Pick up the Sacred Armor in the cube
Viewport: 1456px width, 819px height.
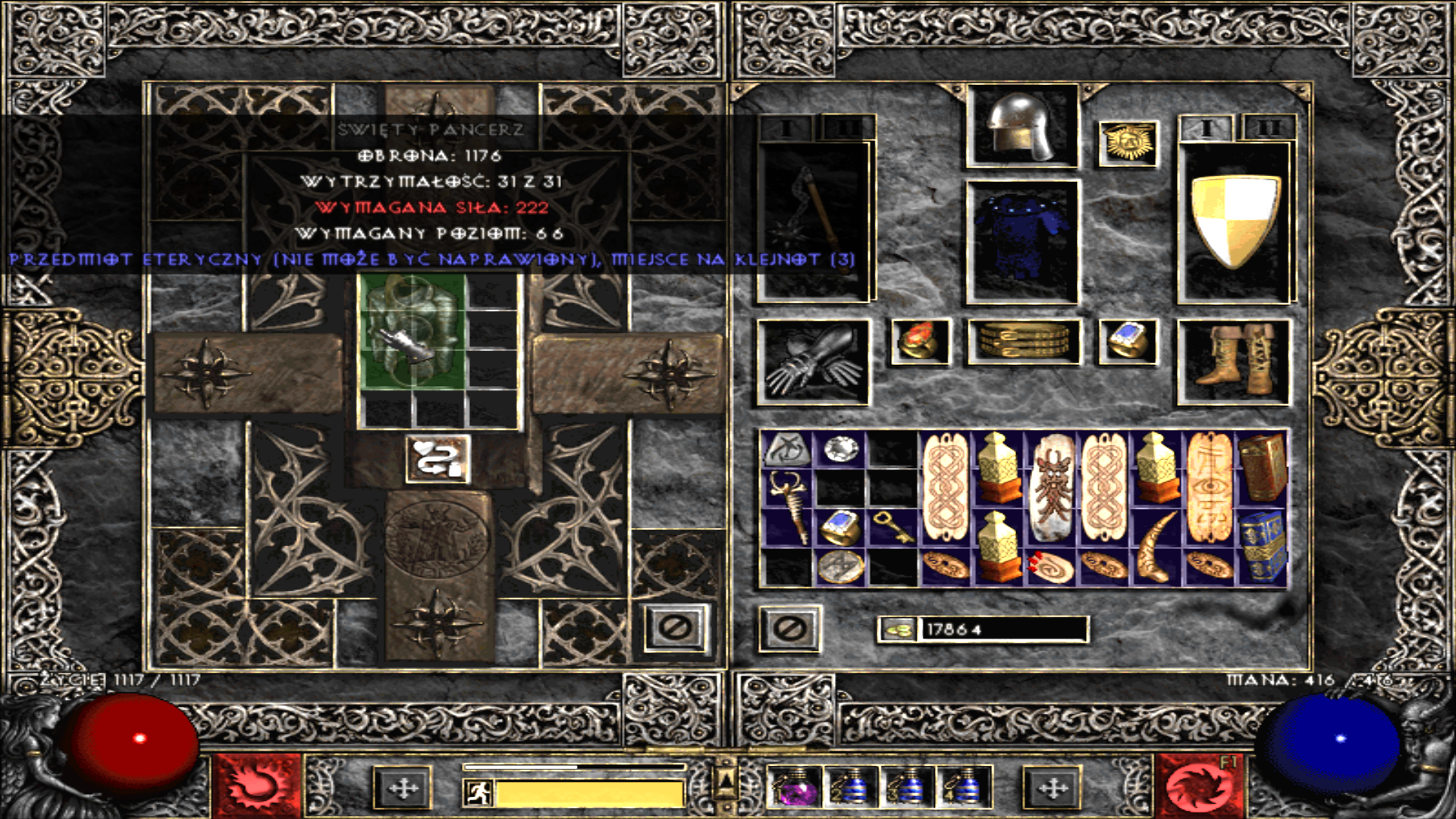click(x=412, y=332)
